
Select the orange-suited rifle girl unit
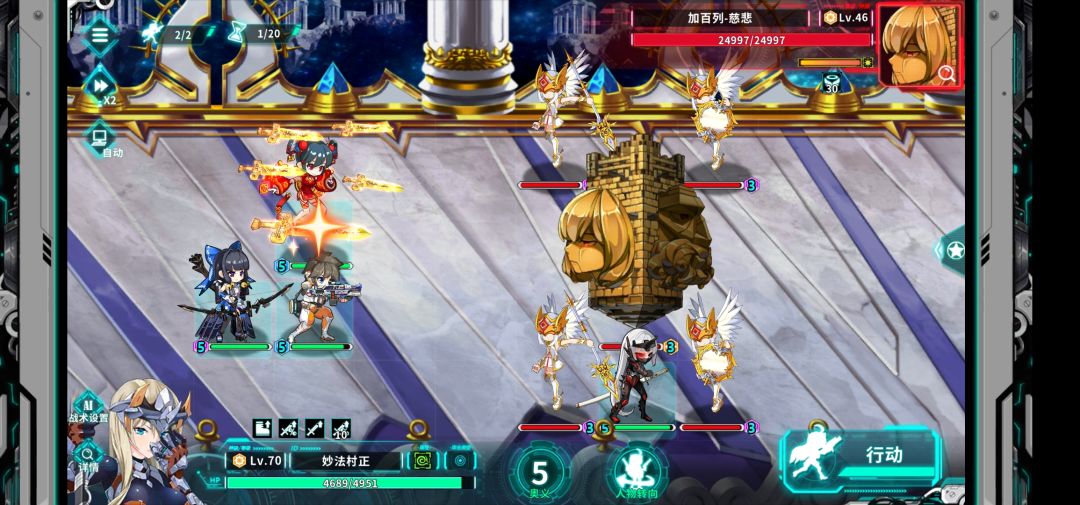click(318, 298)
